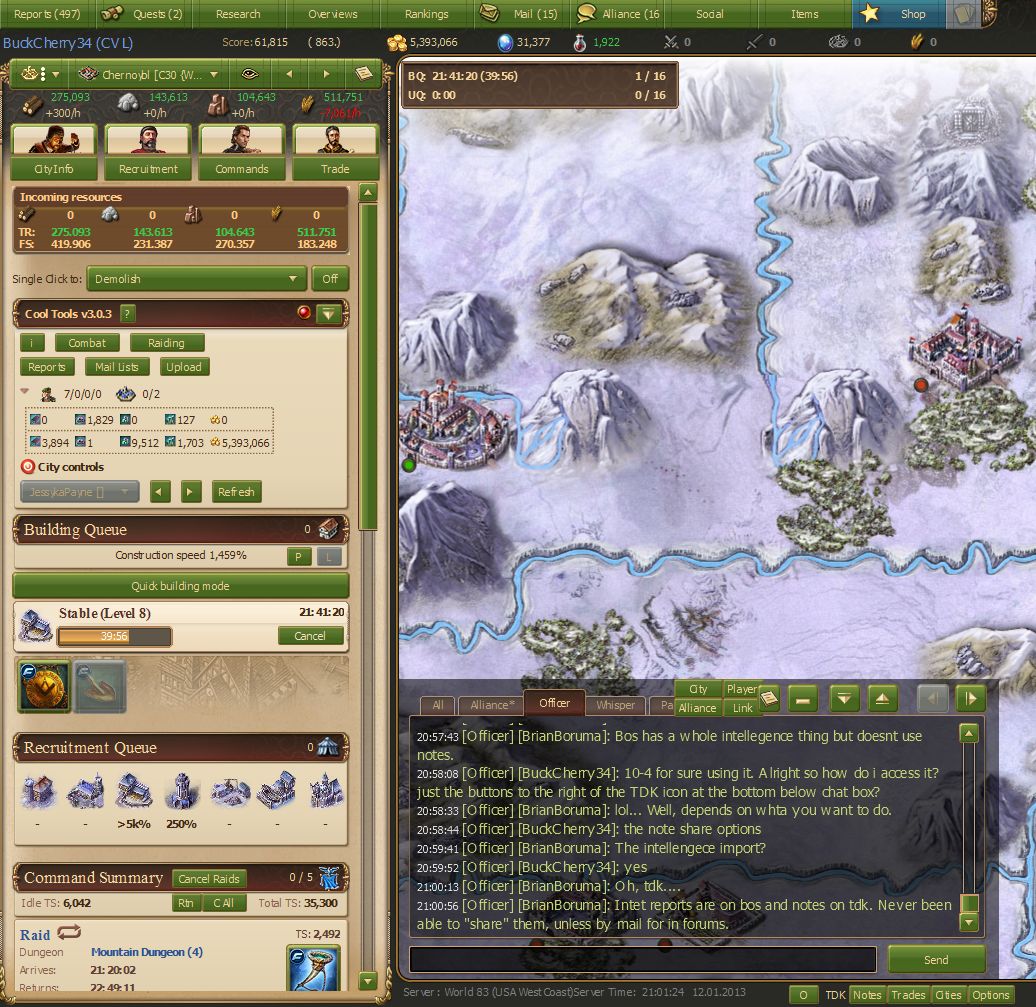Open the Trade panel
Screen dimensions: 1036x1007
tap(335, 169)
